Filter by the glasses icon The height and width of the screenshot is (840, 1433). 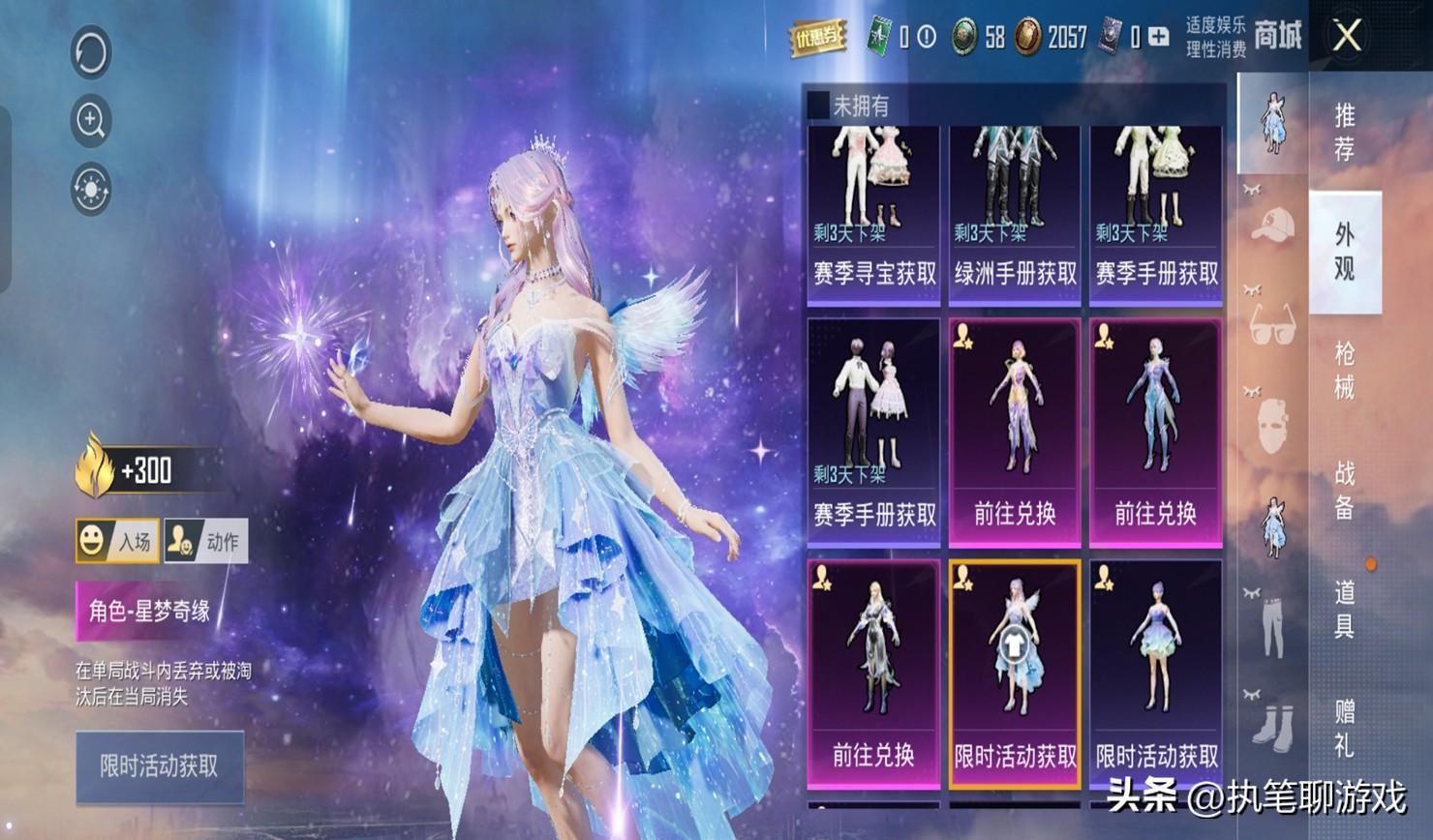[1272, 325]
